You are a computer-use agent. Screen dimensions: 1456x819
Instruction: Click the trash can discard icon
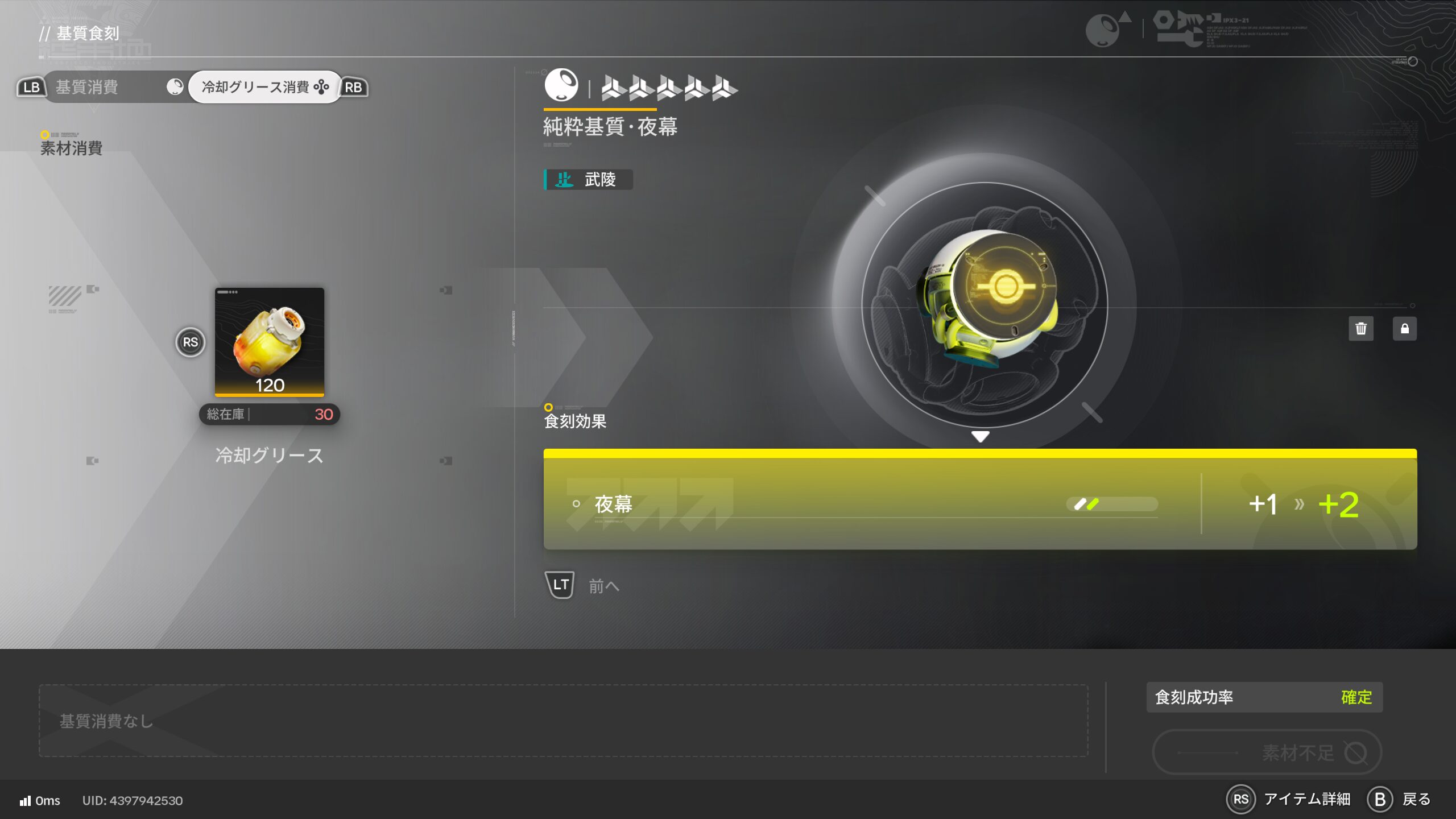(x=1360, y=329)
